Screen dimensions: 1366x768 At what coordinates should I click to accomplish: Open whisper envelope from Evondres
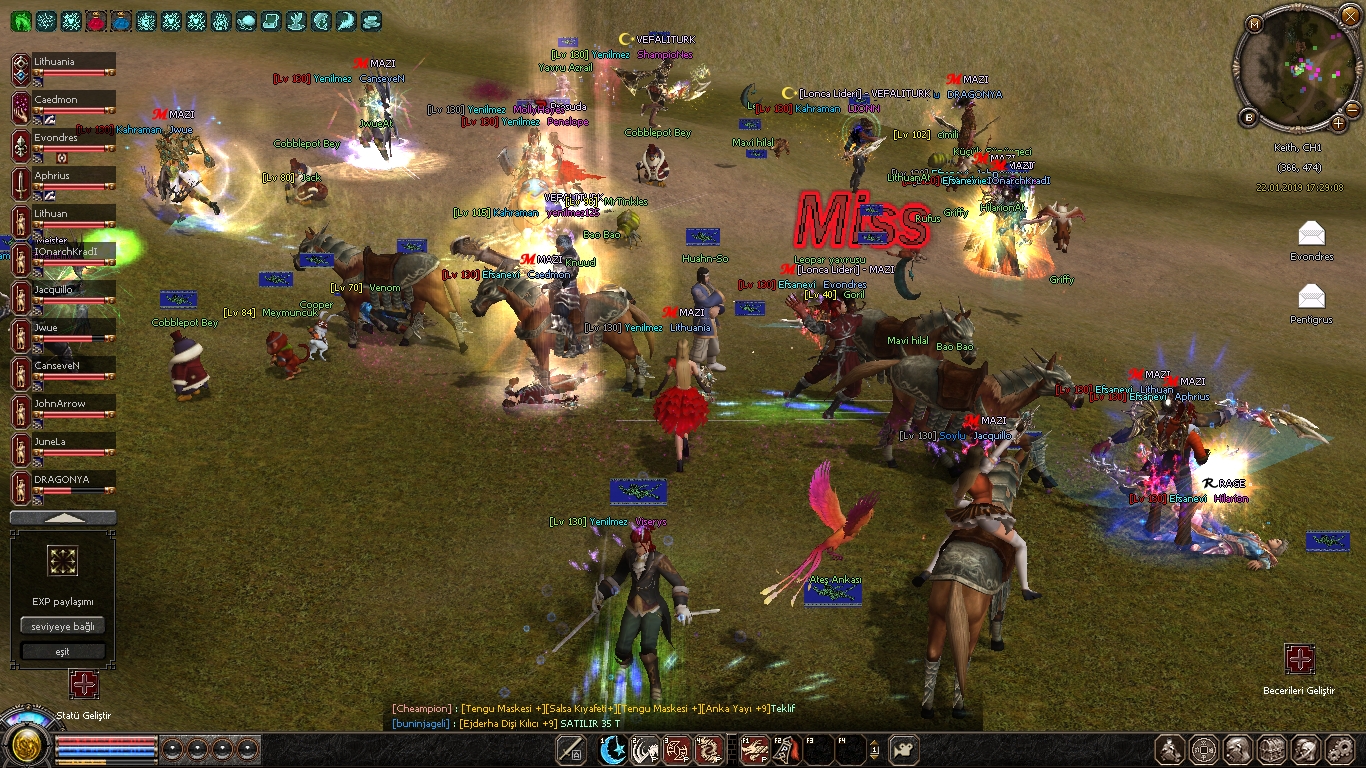(x=1311, y=235)
